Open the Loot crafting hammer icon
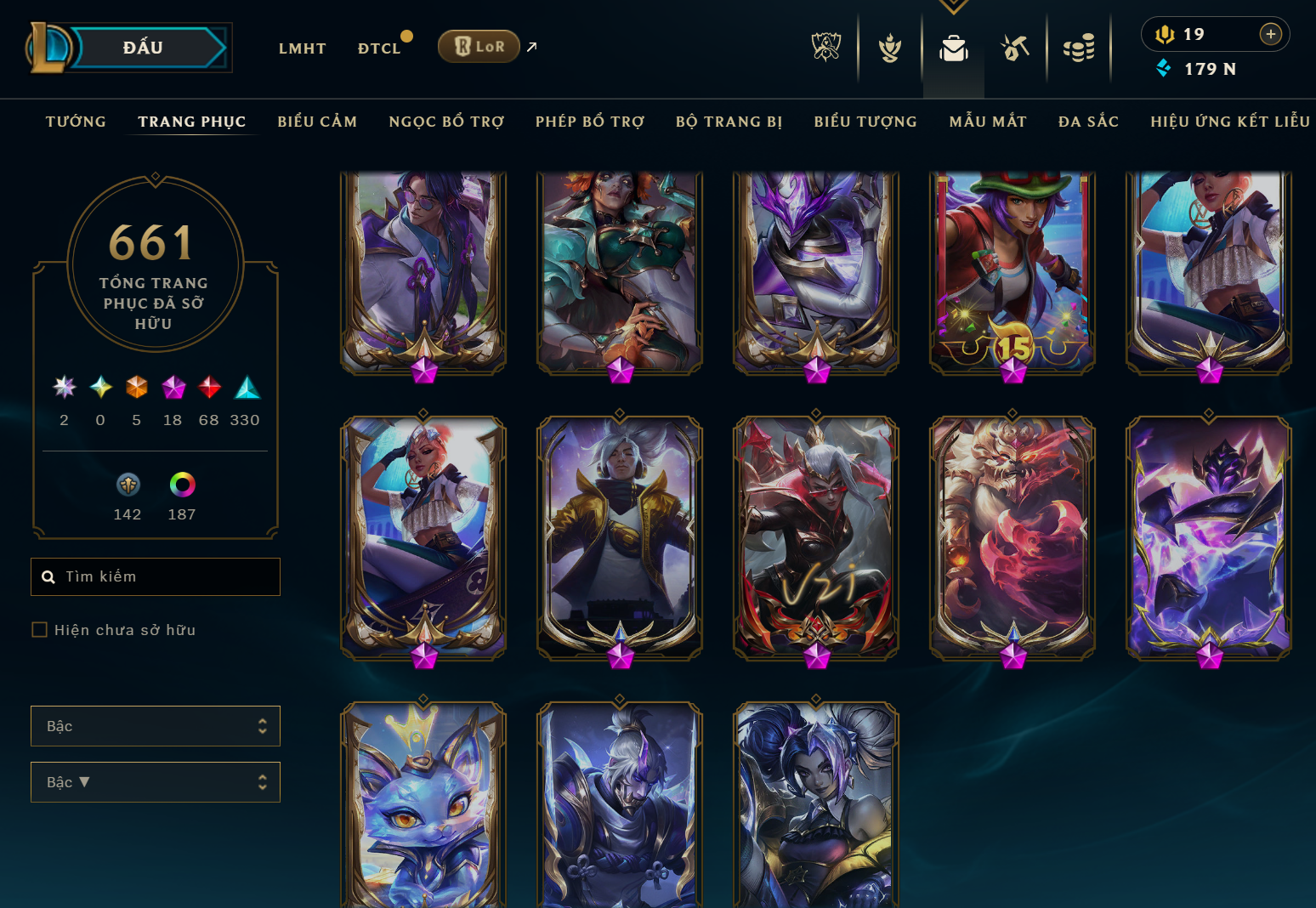 [x=1016, y=48]
